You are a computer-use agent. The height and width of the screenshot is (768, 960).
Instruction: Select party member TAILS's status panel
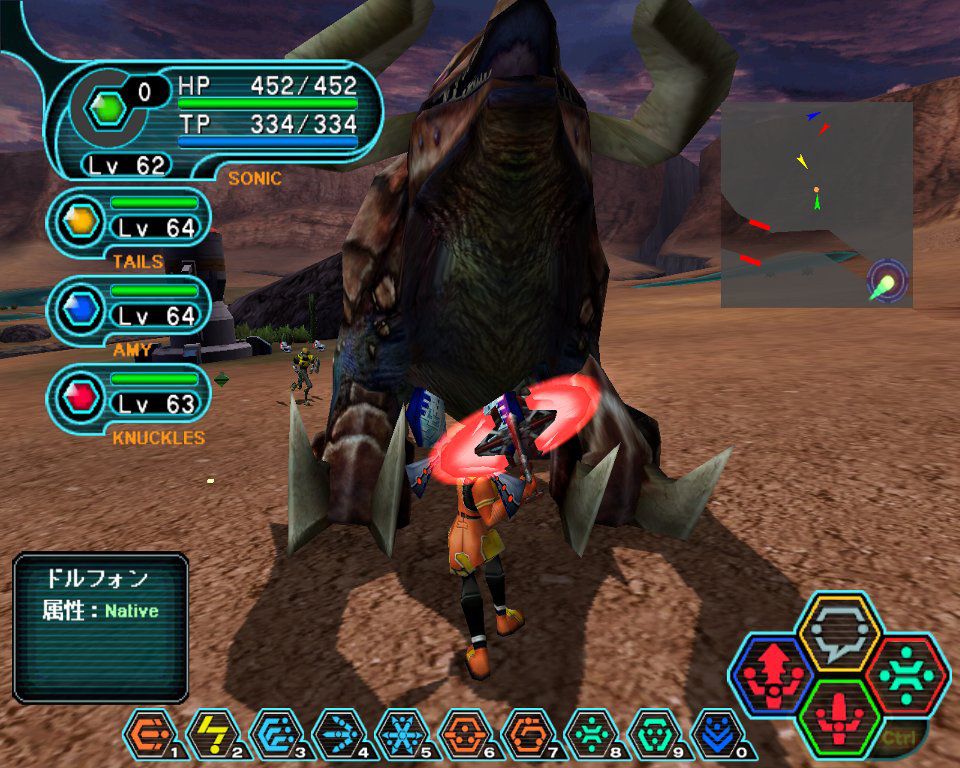point(130,223)
